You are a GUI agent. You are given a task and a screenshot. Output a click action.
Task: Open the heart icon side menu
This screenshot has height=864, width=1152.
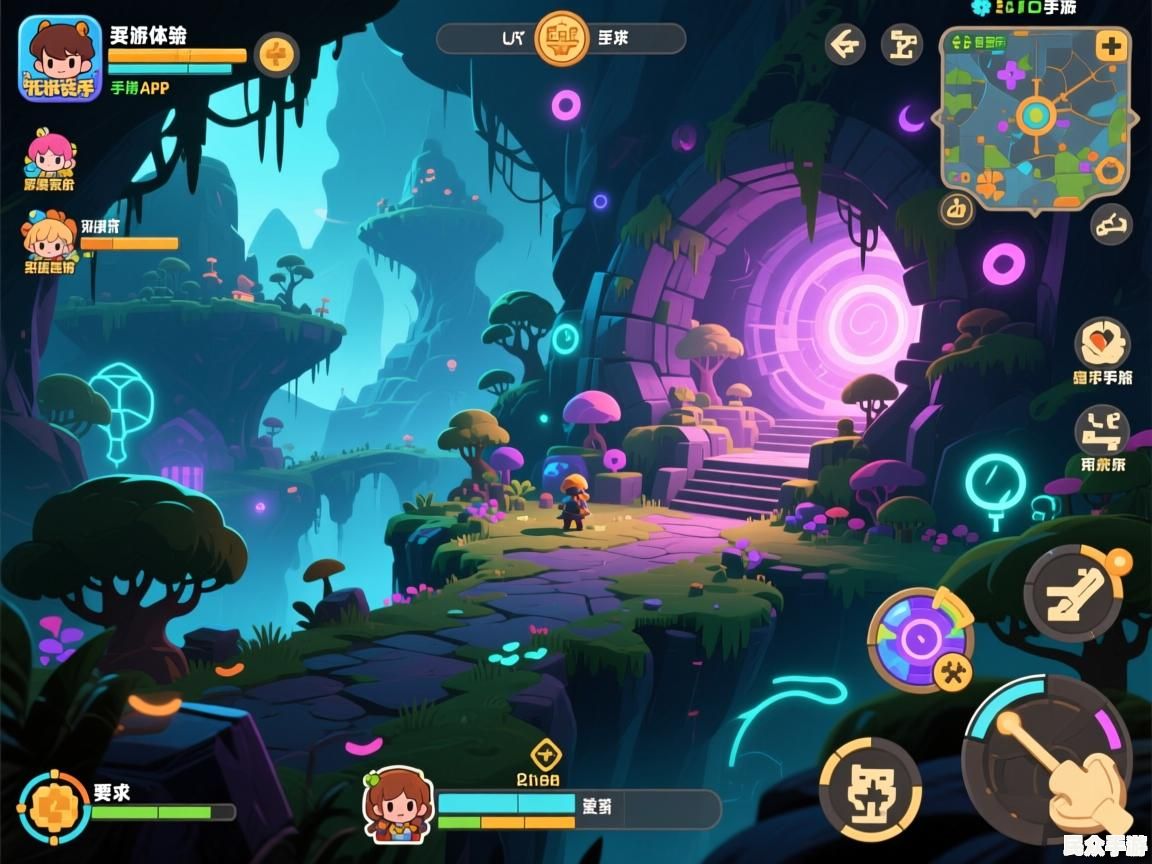tap(1102, 343)
